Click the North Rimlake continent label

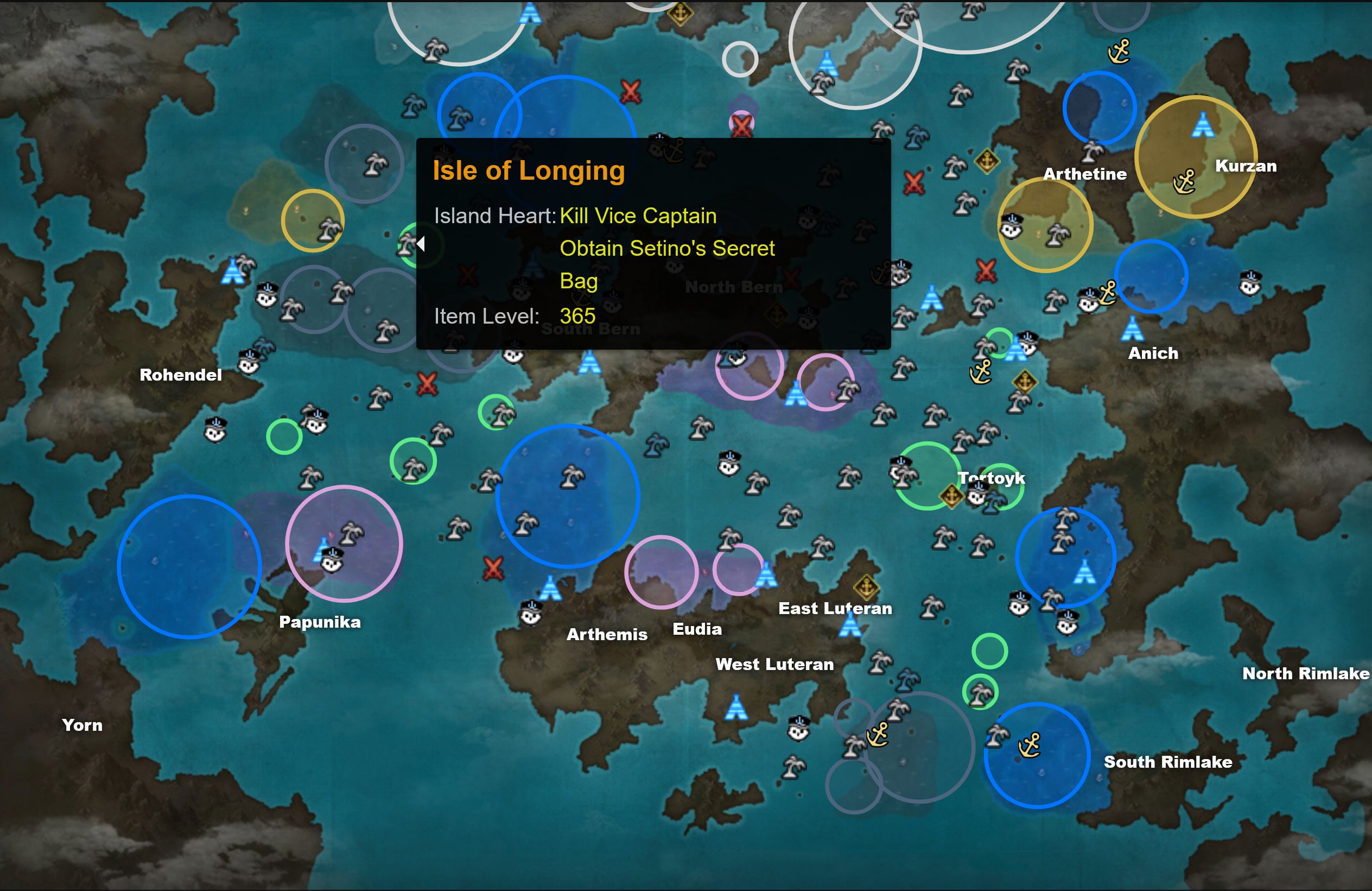[1305, 673]
